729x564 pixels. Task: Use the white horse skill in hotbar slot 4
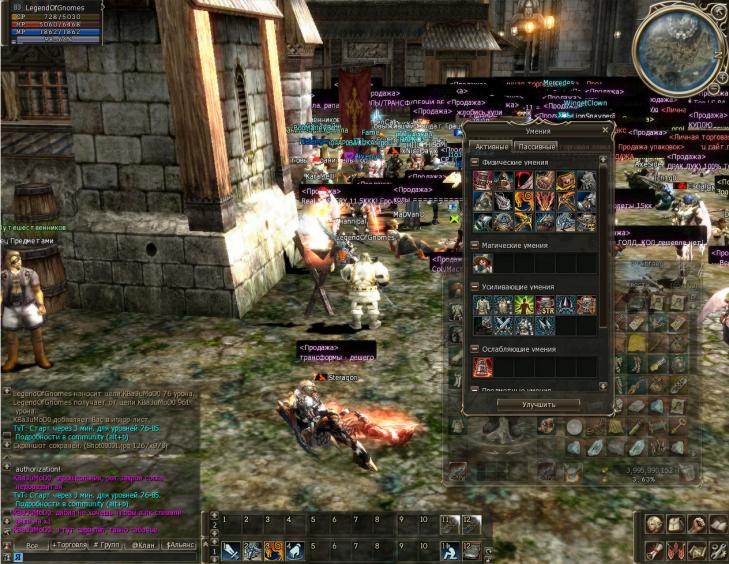click(x=296, y=550)
